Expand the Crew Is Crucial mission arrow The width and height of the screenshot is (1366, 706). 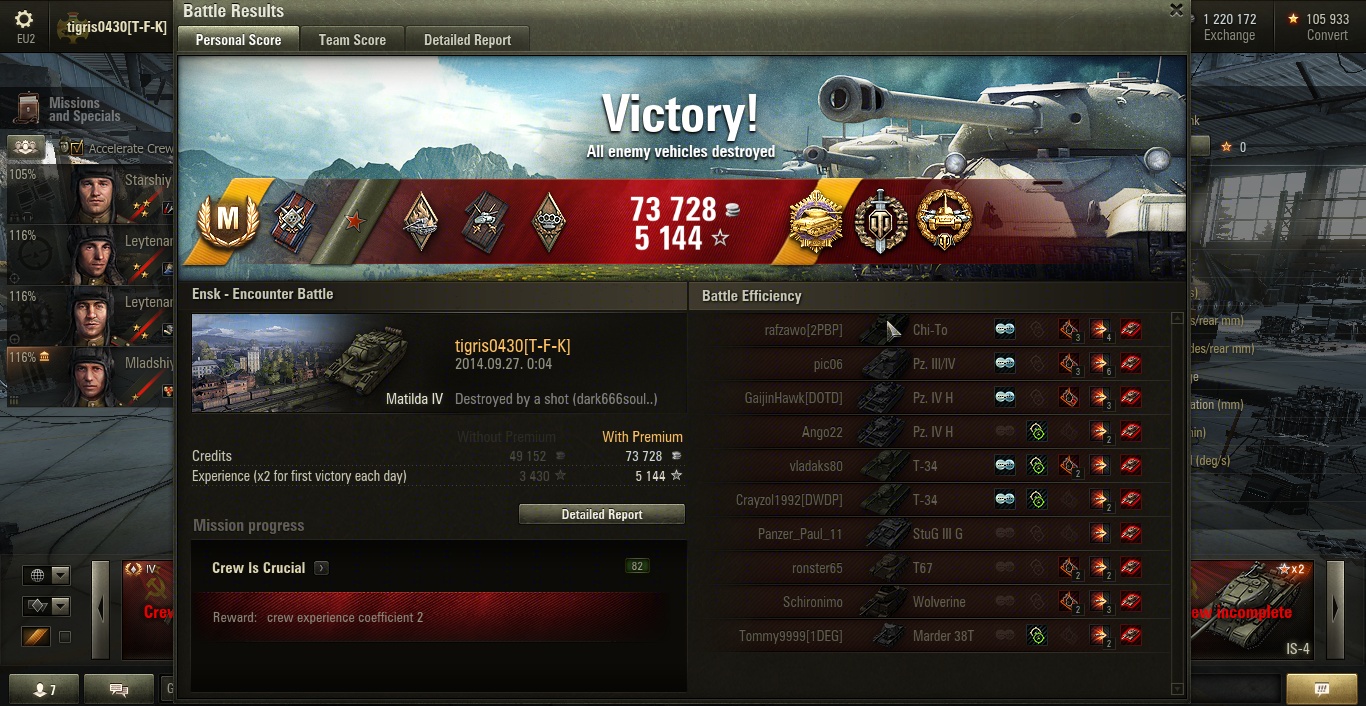coord(321,568)
